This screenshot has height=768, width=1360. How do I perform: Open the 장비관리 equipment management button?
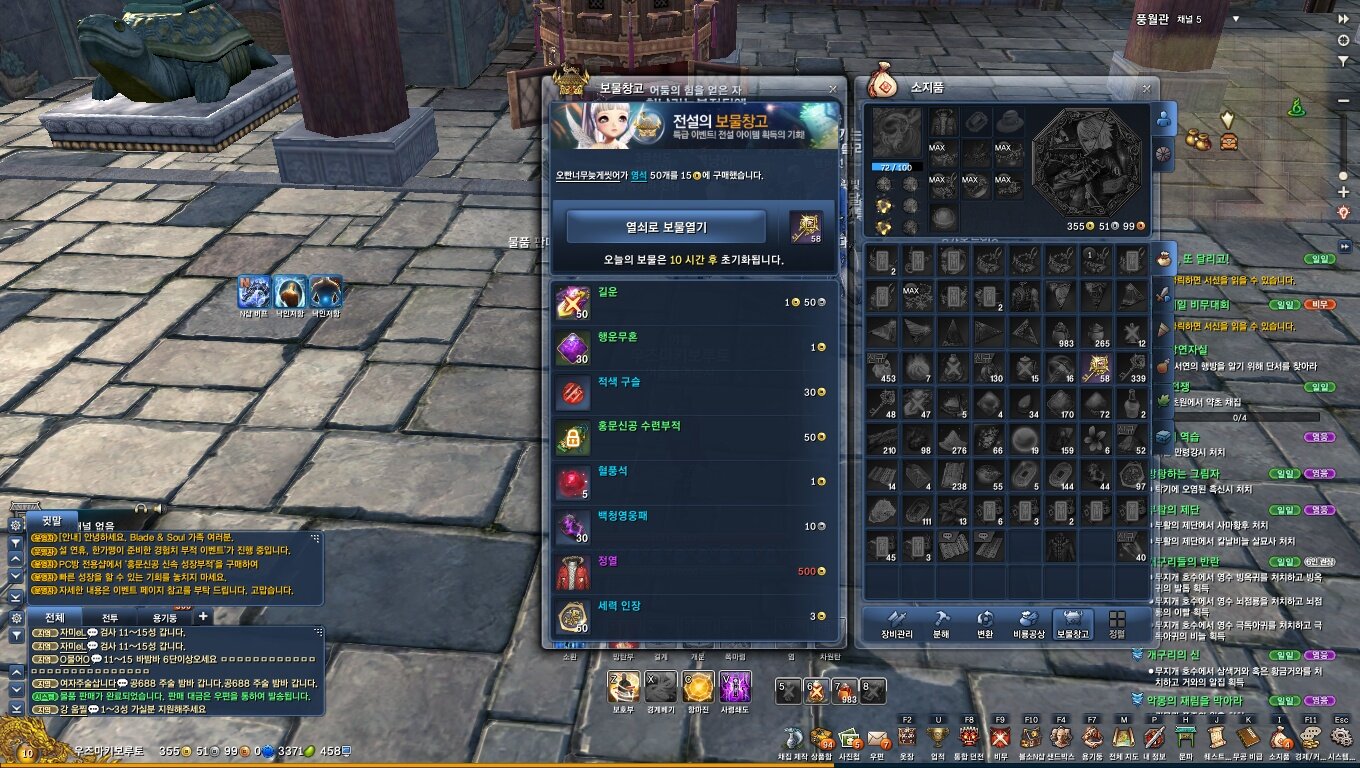click(897, 624)
